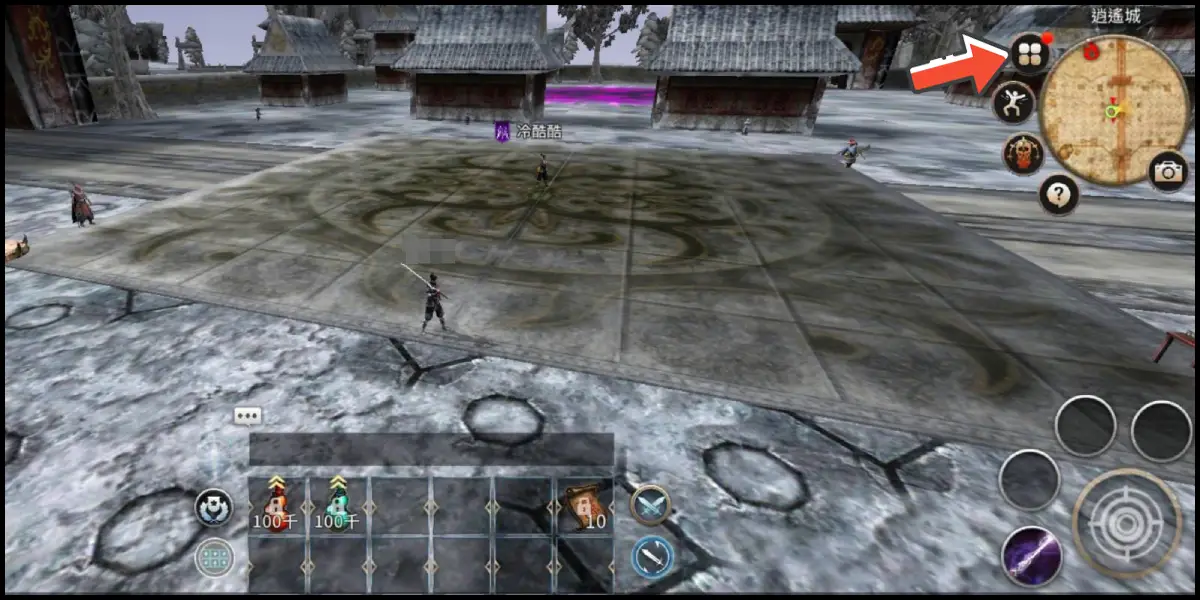The image size is (1200, 600).
Task: Open the question mark help button
Action: pyautogui.click(x=1058, y=194)
